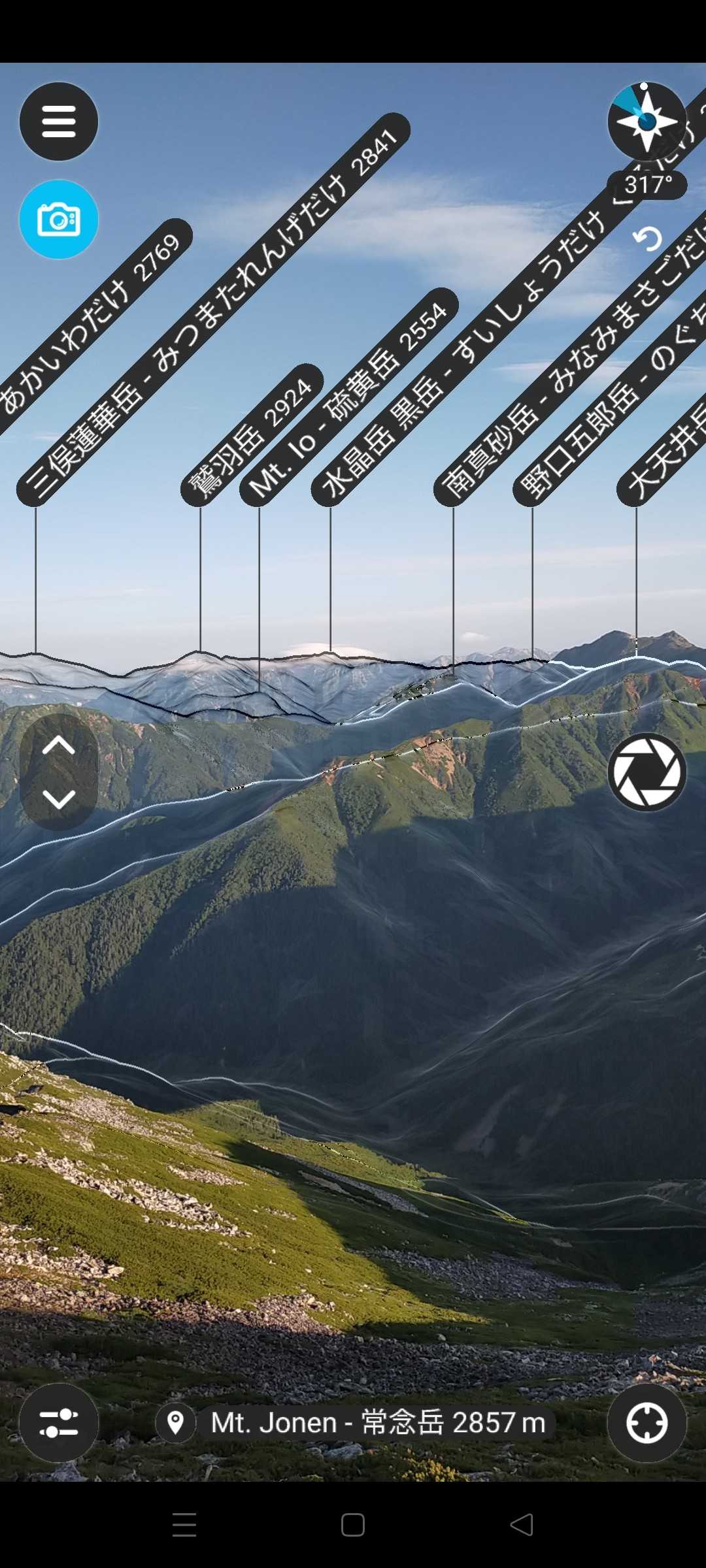This screenshot has width=706, height=1568.
Task: Move the view down with the chevron
Action: tap(59, 798)
